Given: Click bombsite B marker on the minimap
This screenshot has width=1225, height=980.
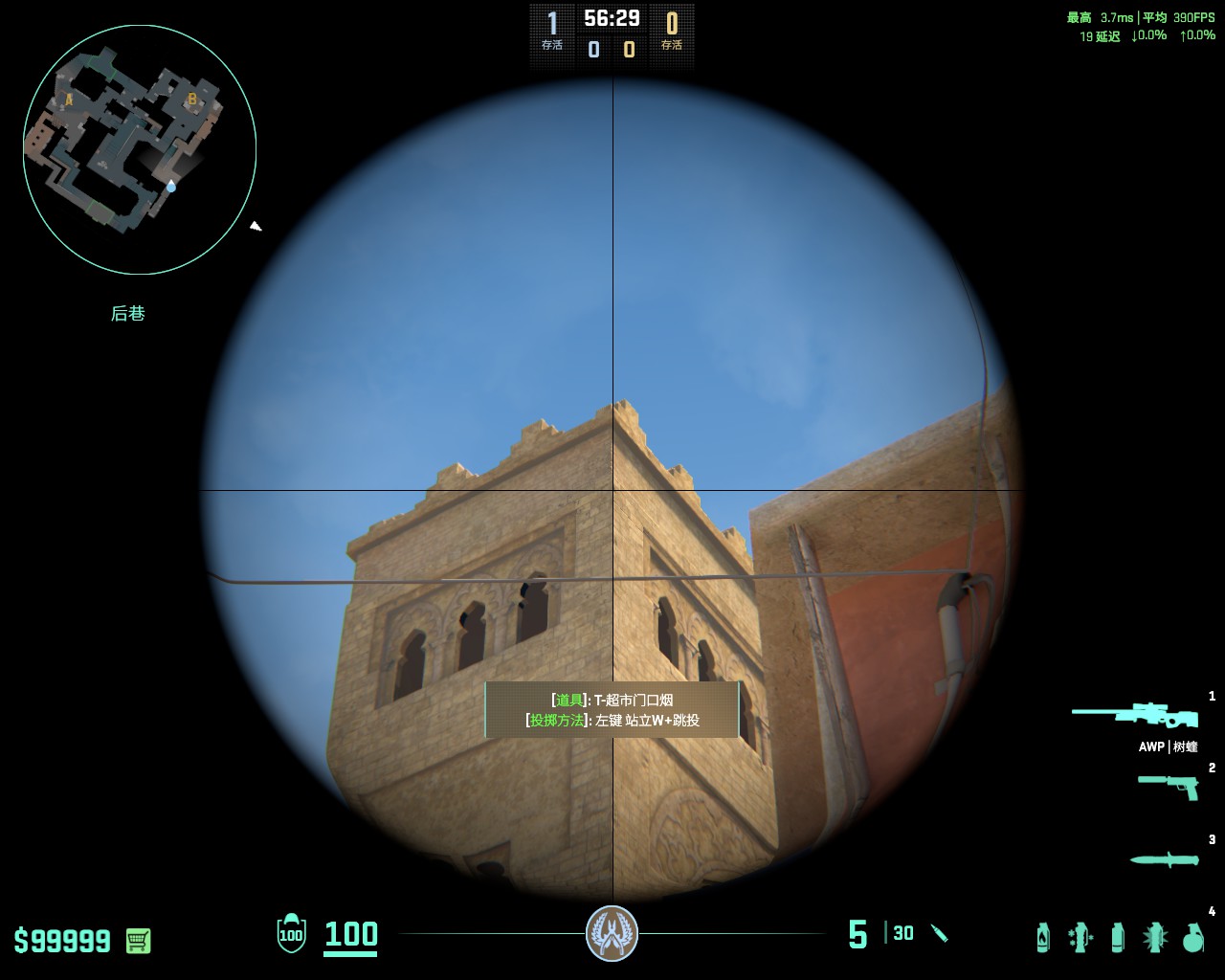Looking at the screenshot, I should (x=191, y=99).
